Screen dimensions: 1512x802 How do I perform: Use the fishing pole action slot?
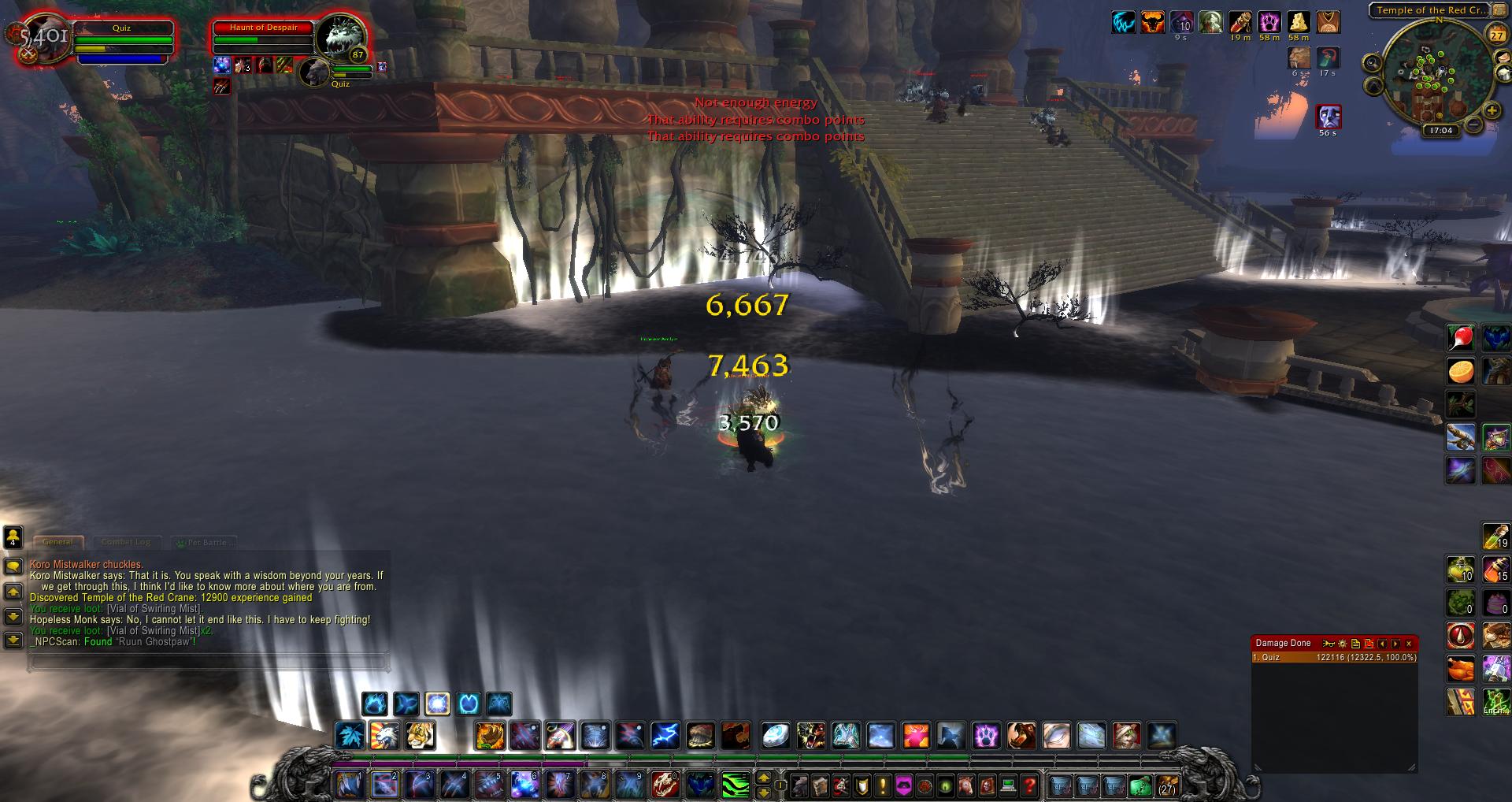(x=1461, y=437)
